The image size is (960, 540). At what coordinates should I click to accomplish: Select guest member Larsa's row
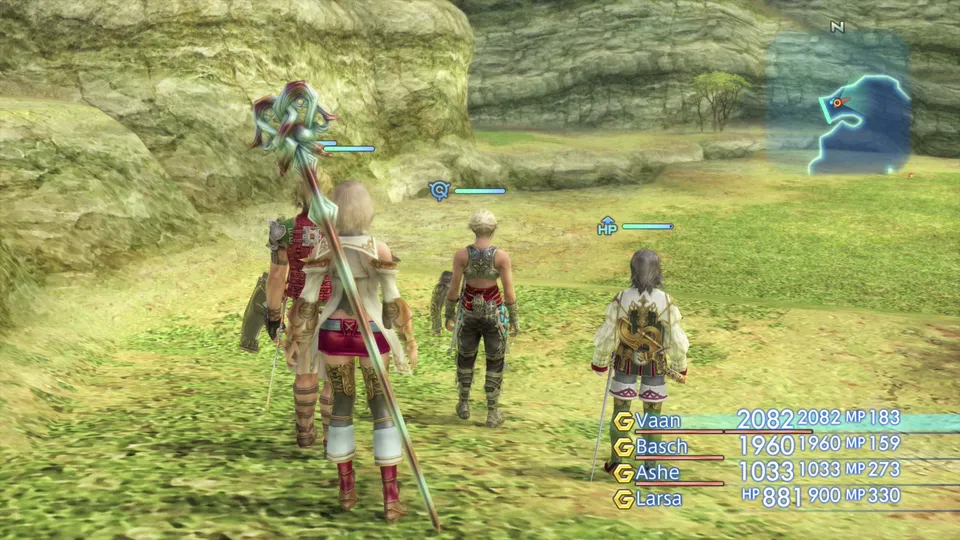click(x=659, y=498)
